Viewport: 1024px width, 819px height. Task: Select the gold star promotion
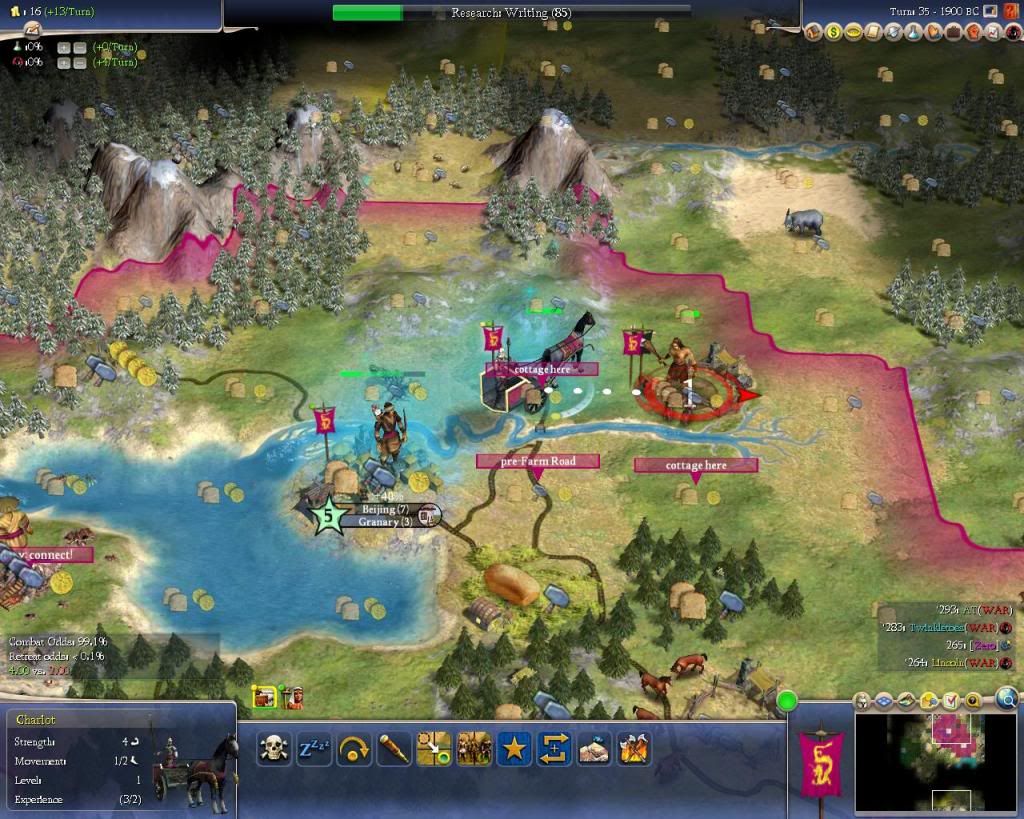pyautogui.click(x=514, y=748)
